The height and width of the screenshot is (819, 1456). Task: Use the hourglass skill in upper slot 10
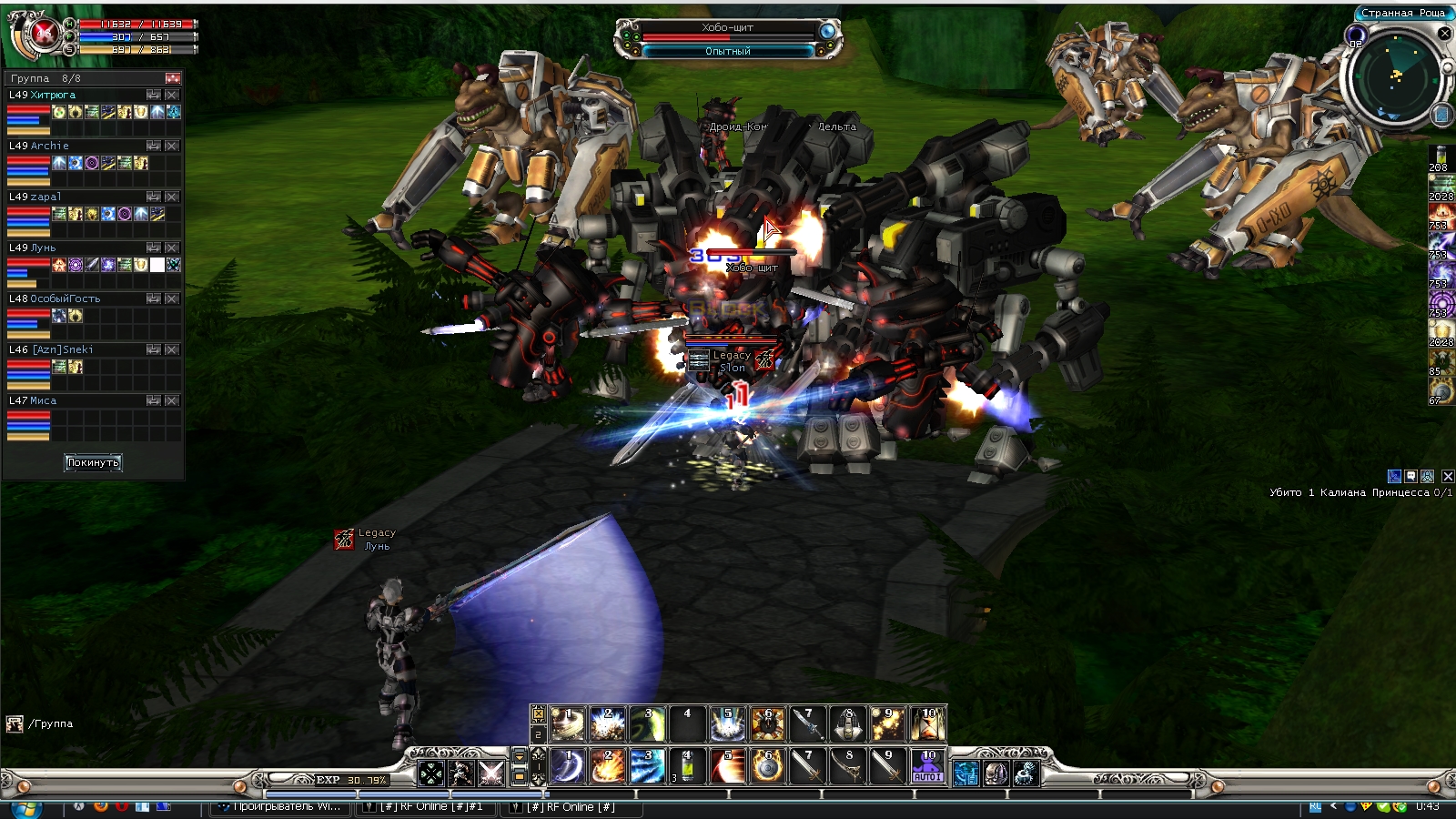927,724
